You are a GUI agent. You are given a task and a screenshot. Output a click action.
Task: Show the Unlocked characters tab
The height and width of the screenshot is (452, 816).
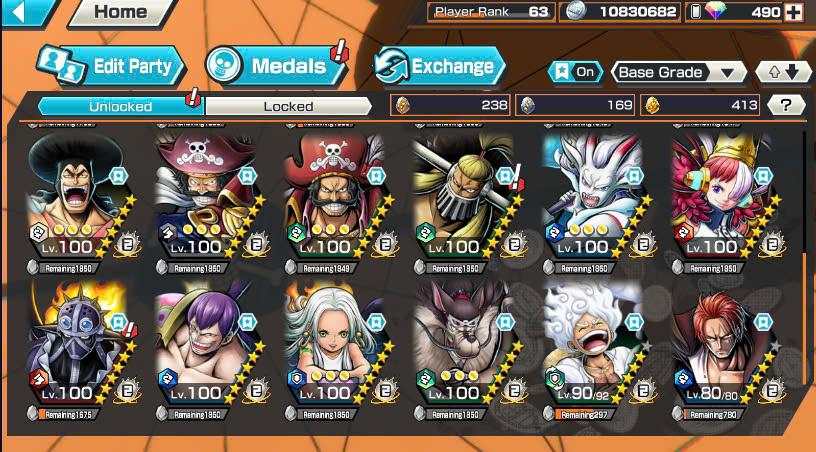(120, 106)
